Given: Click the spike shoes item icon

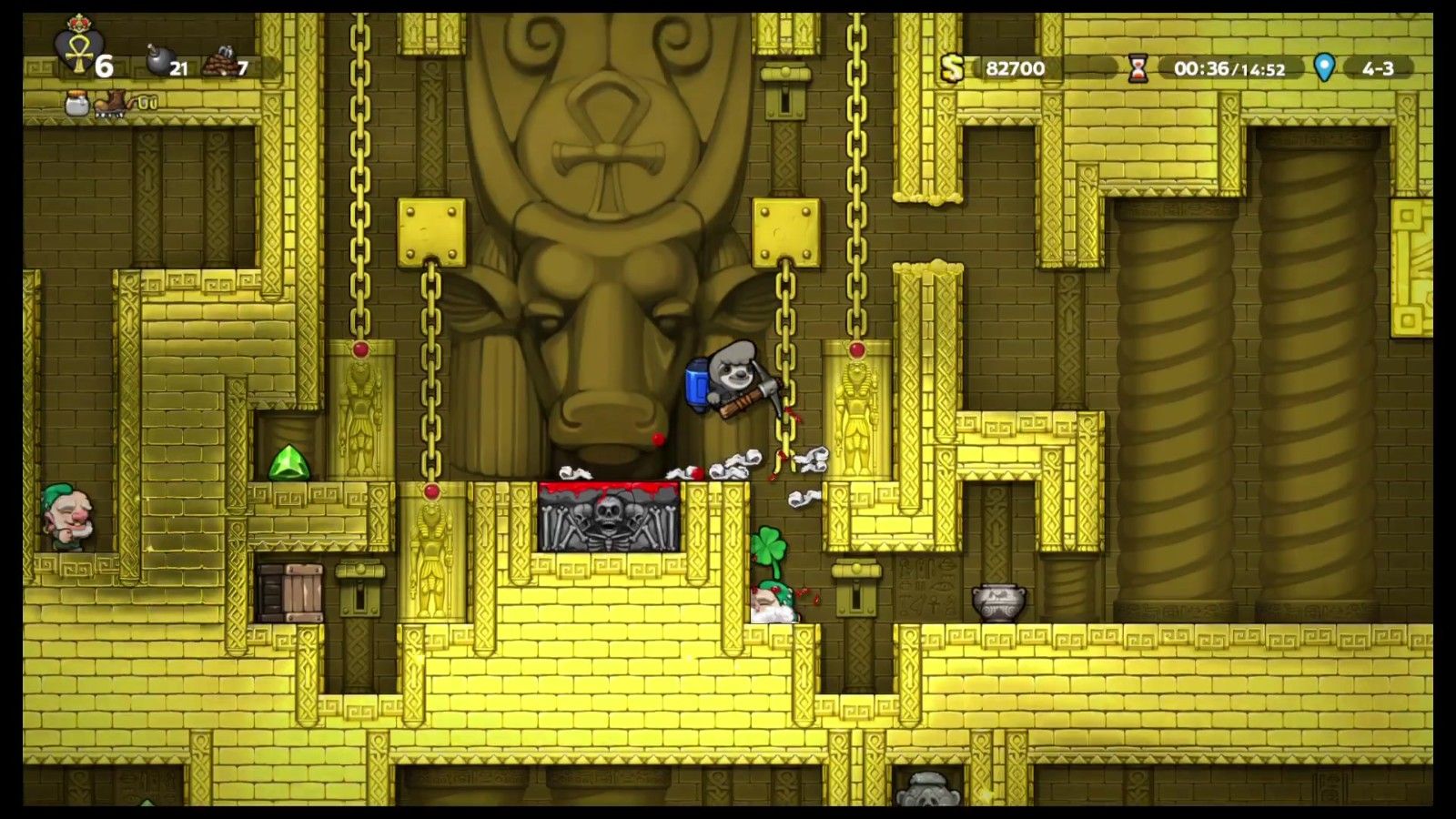Looking at the screenshot, I should coord(113,103).
